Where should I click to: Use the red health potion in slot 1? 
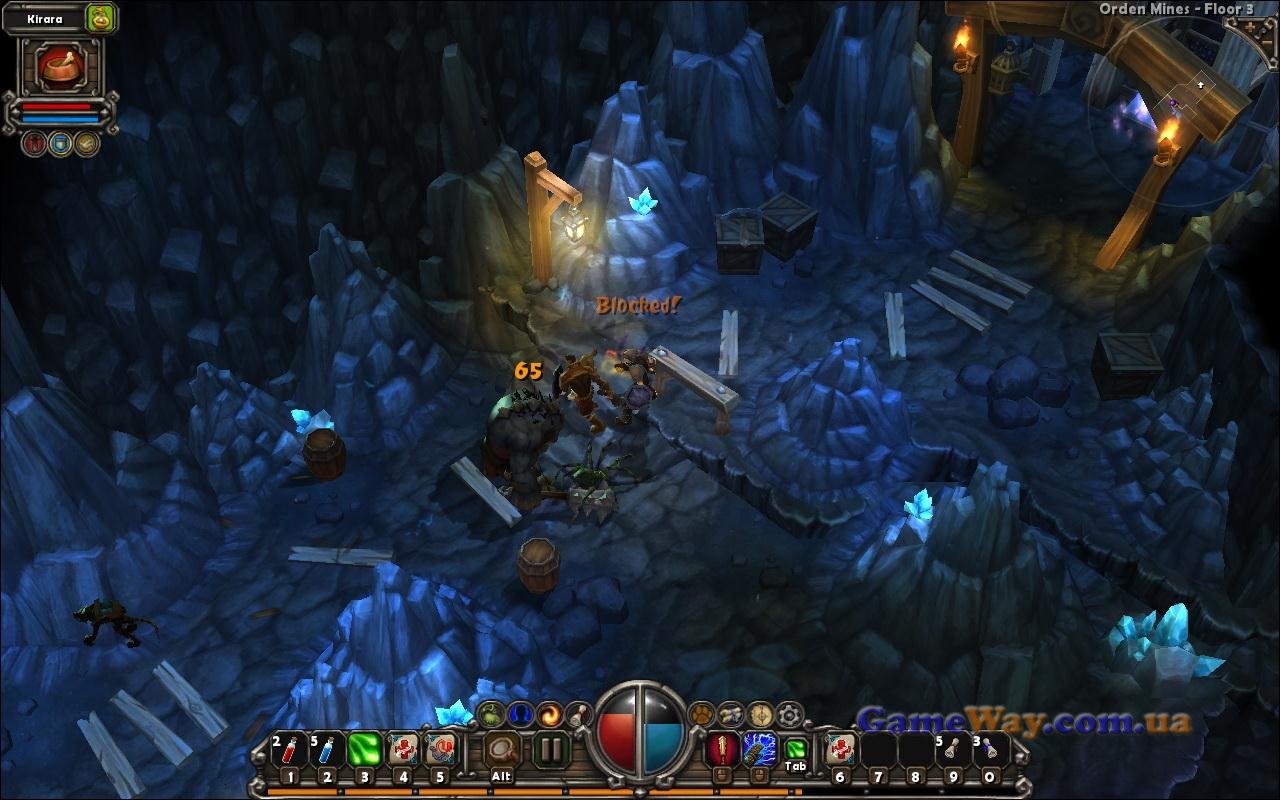coord(290,749)
